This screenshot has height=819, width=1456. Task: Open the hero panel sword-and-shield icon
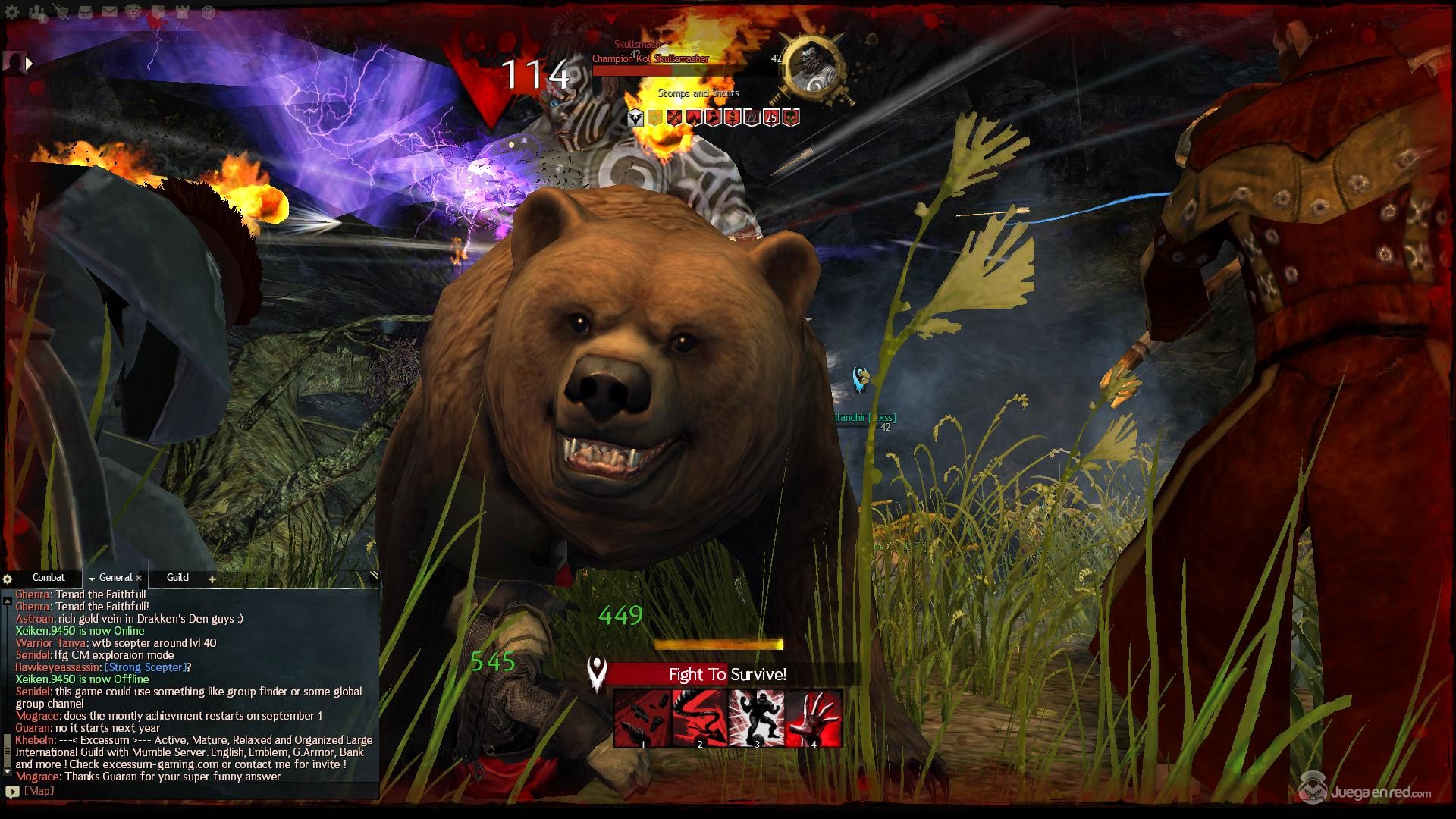(x=61, y=12)
